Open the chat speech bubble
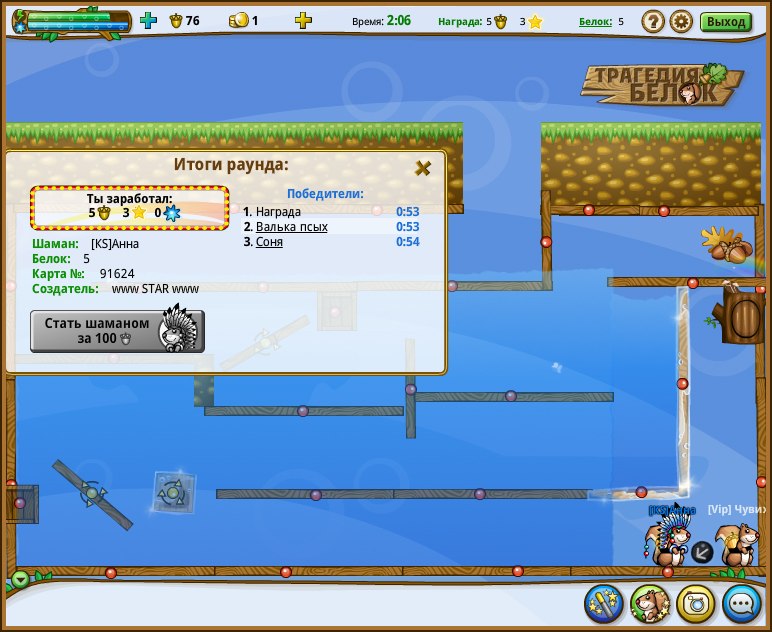772x632 pixels. click(x=742, y=603)
